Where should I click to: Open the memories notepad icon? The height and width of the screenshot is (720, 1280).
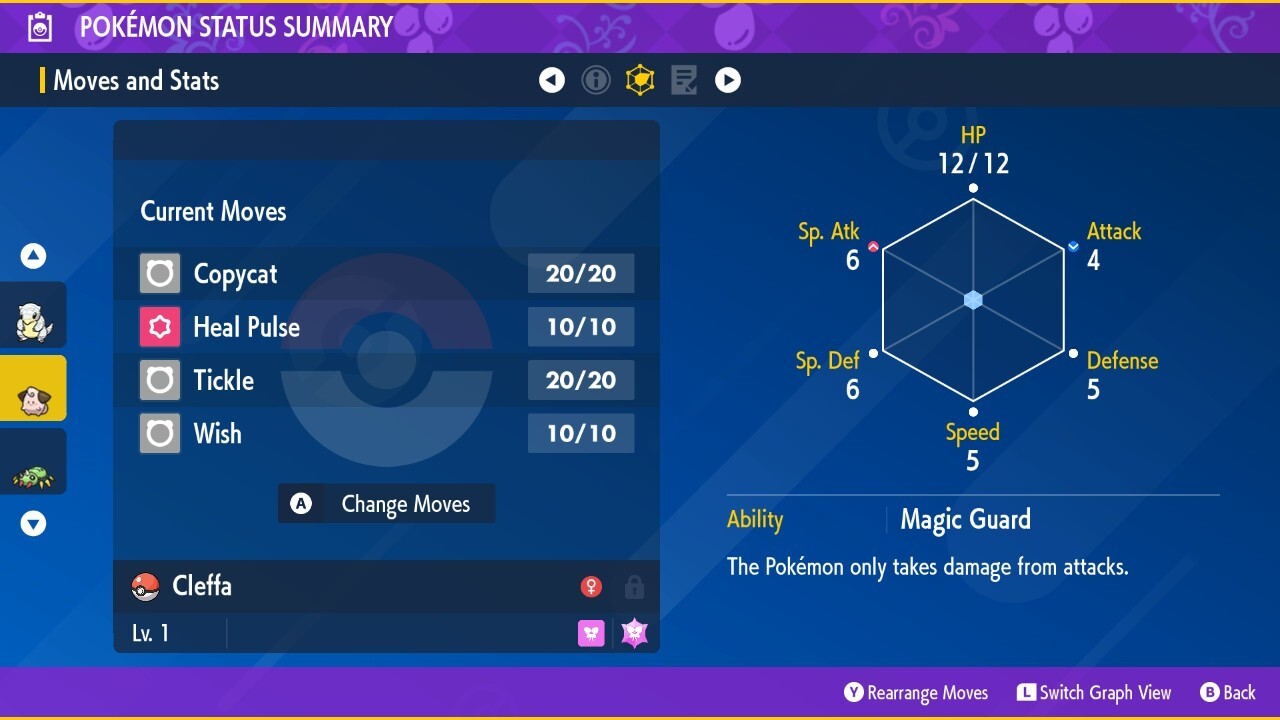pyautogui.click(x=683, y=80)
